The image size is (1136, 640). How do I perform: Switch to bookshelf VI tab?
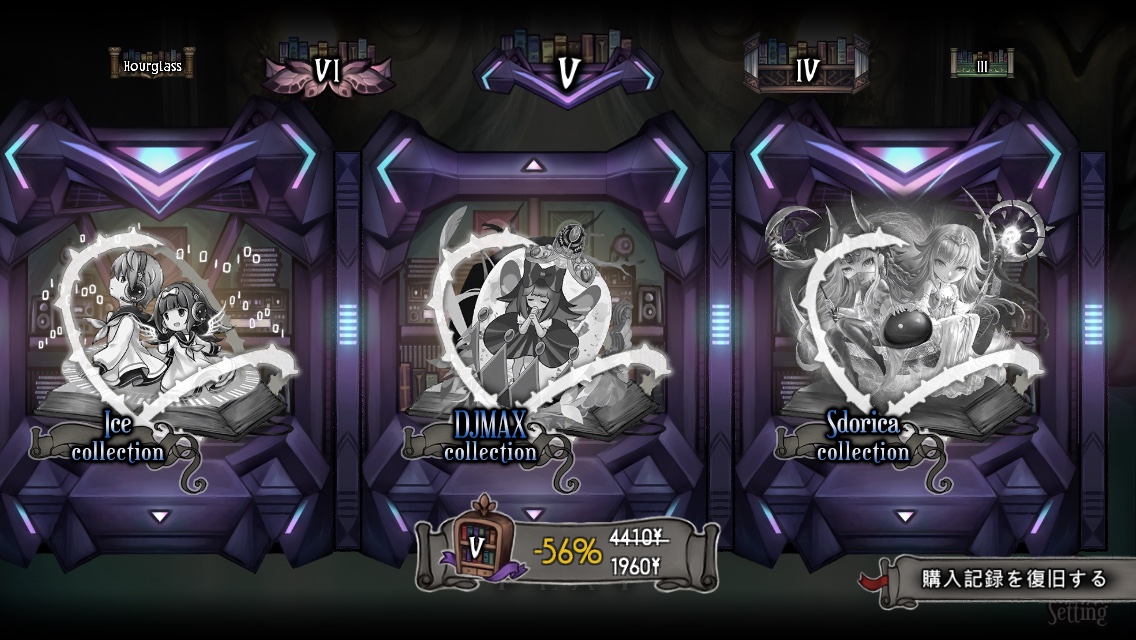coord(327,69)
